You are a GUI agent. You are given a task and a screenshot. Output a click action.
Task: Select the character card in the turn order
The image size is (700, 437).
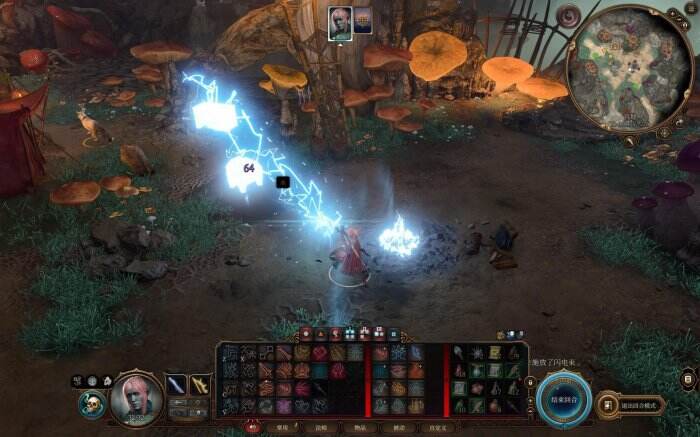point(339,22)
